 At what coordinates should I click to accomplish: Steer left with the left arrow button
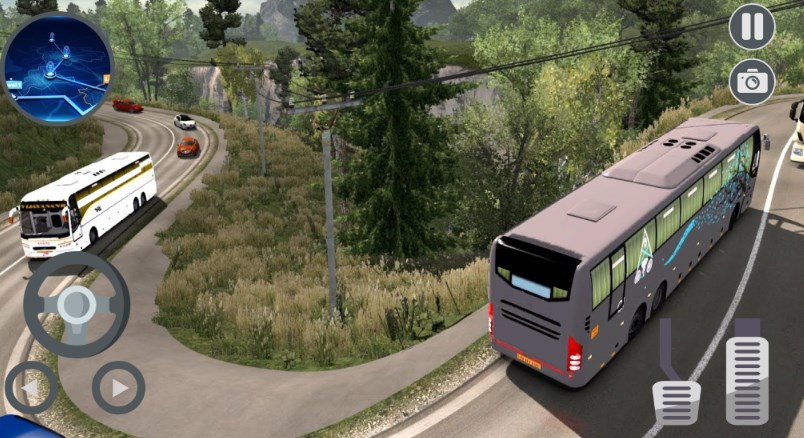30,387
